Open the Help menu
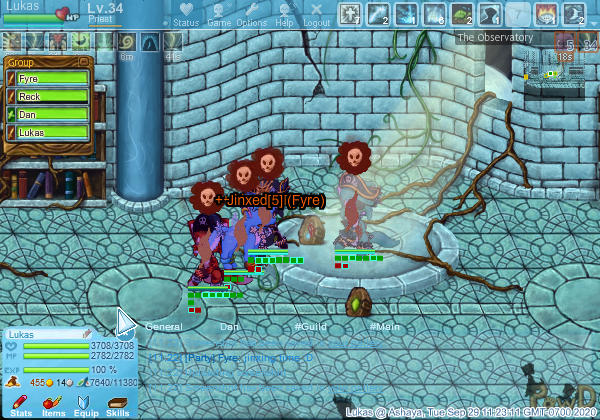This screenshot has width=600, height=420. [284, 15]
